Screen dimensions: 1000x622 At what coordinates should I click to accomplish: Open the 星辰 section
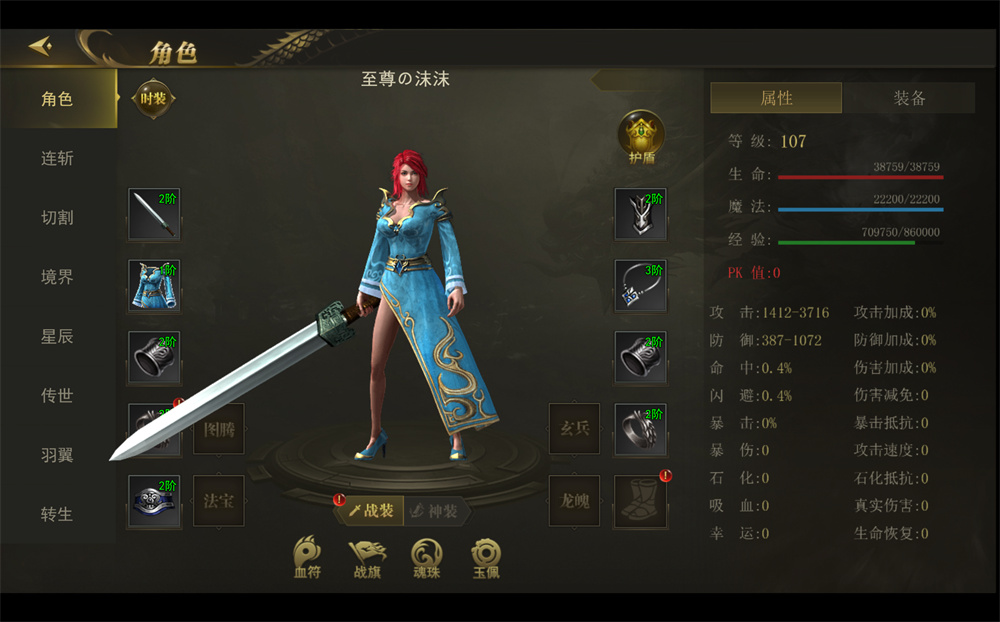pos(57,336)
